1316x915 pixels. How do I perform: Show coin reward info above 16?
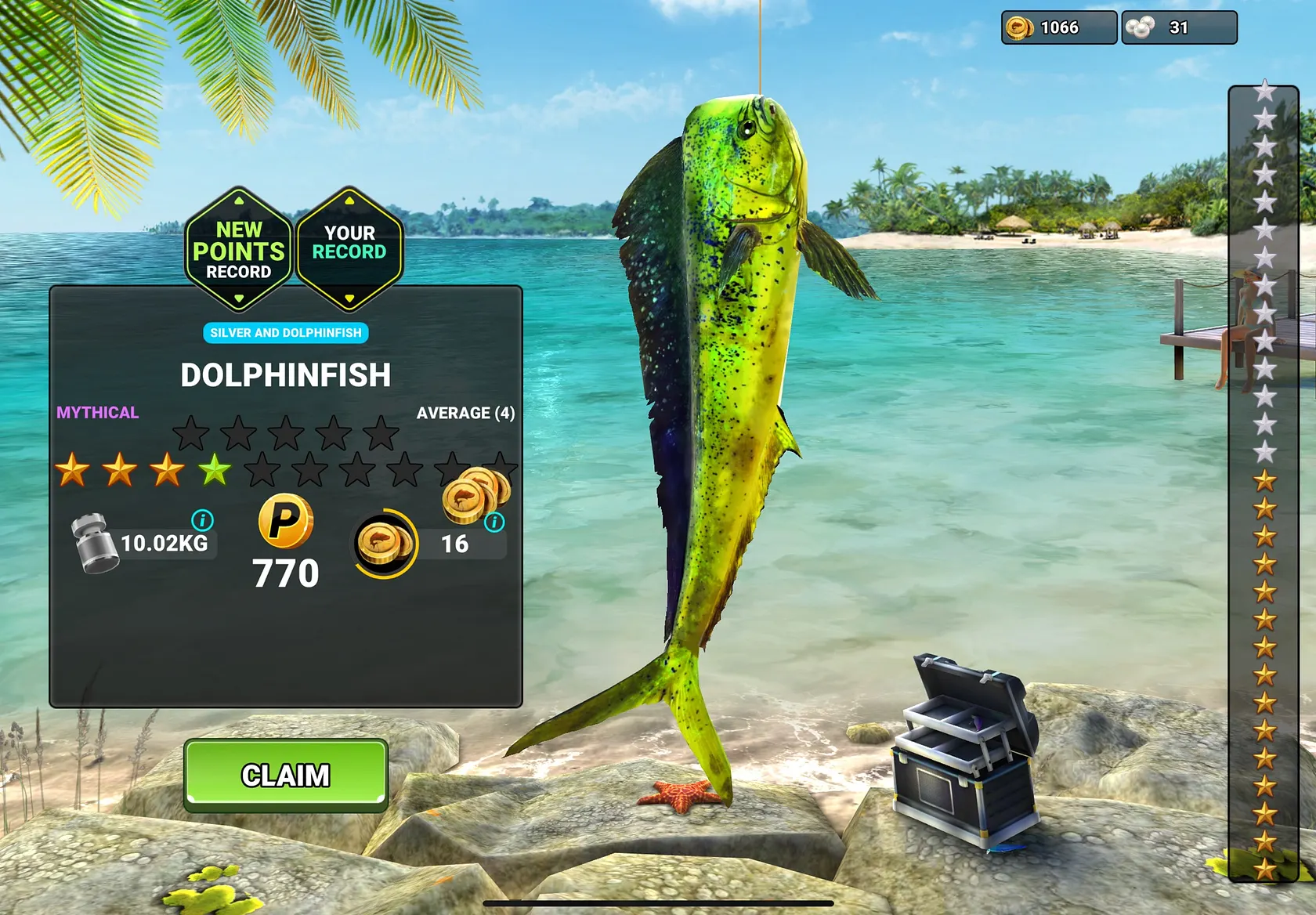coord(494,522)
